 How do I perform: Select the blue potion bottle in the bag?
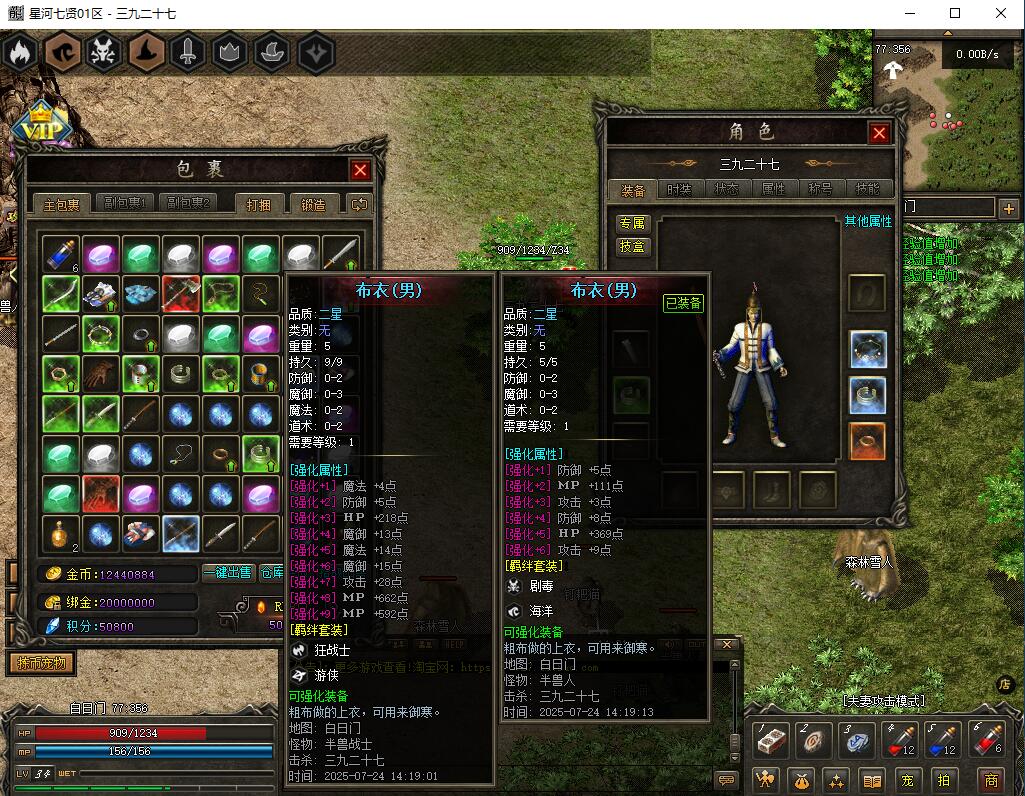pos(61,254)
